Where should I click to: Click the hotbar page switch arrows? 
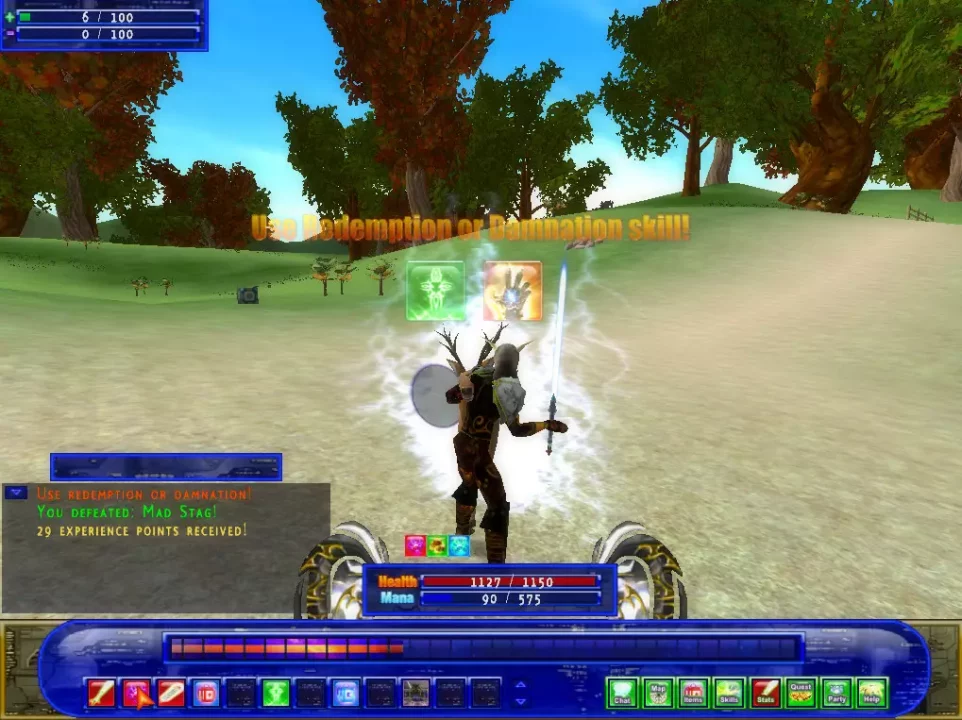[520, 693]
